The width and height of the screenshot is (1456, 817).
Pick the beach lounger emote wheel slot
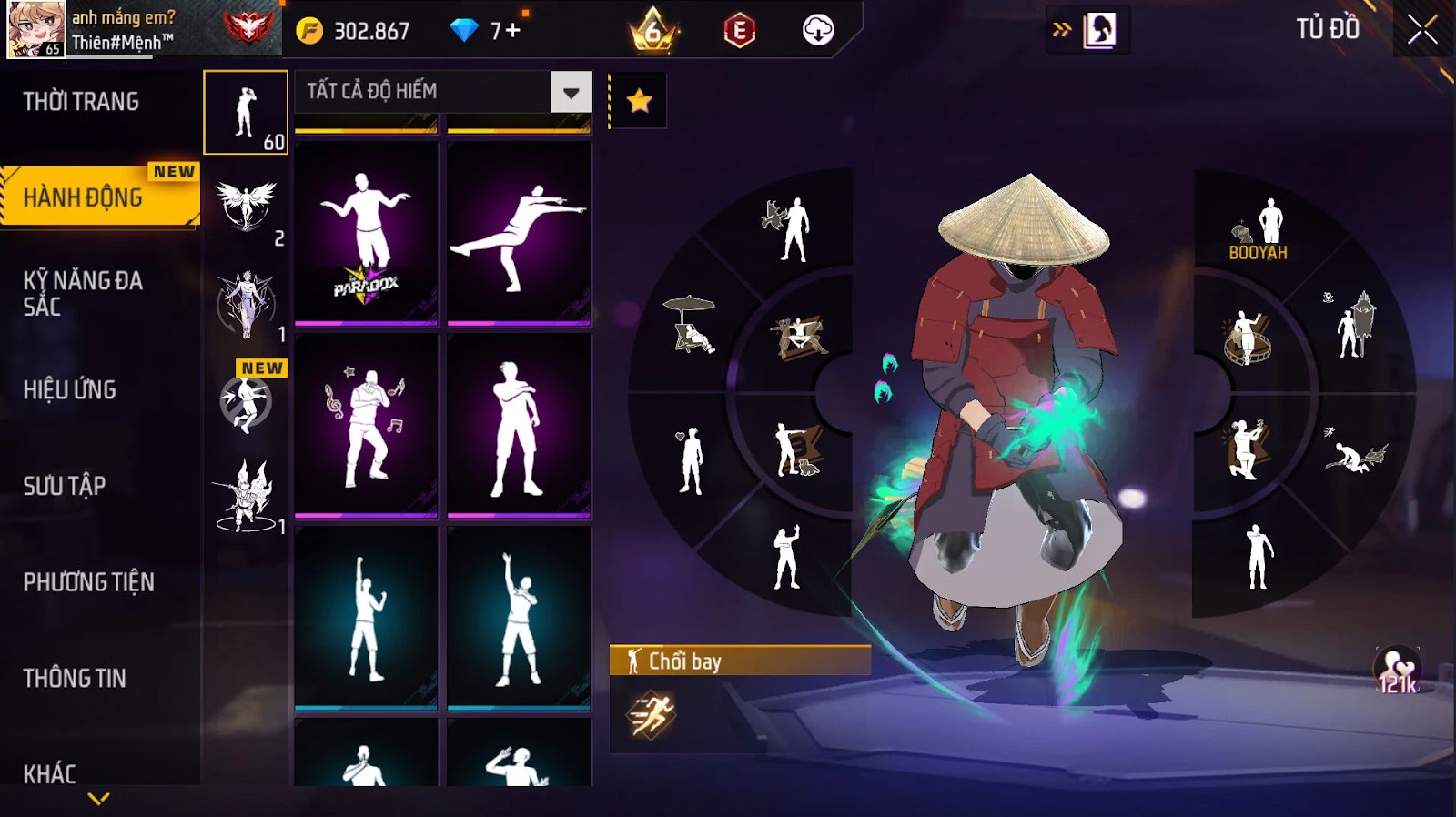691,325
